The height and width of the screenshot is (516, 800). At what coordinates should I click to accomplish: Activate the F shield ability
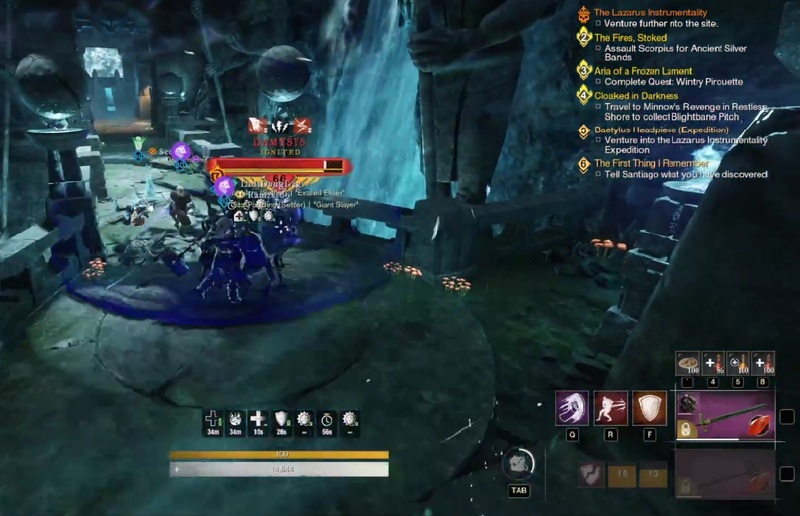point(650,408)
